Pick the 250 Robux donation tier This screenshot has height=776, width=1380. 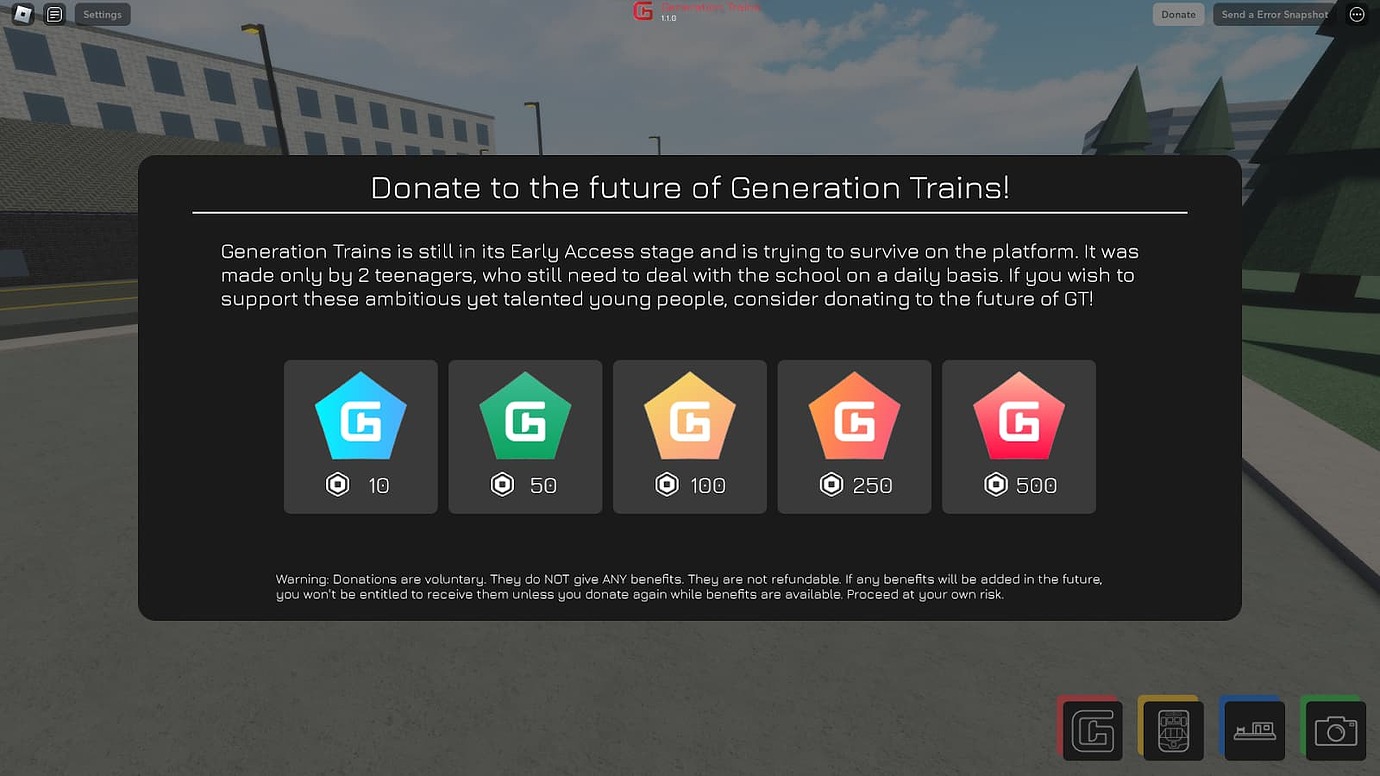854,437
